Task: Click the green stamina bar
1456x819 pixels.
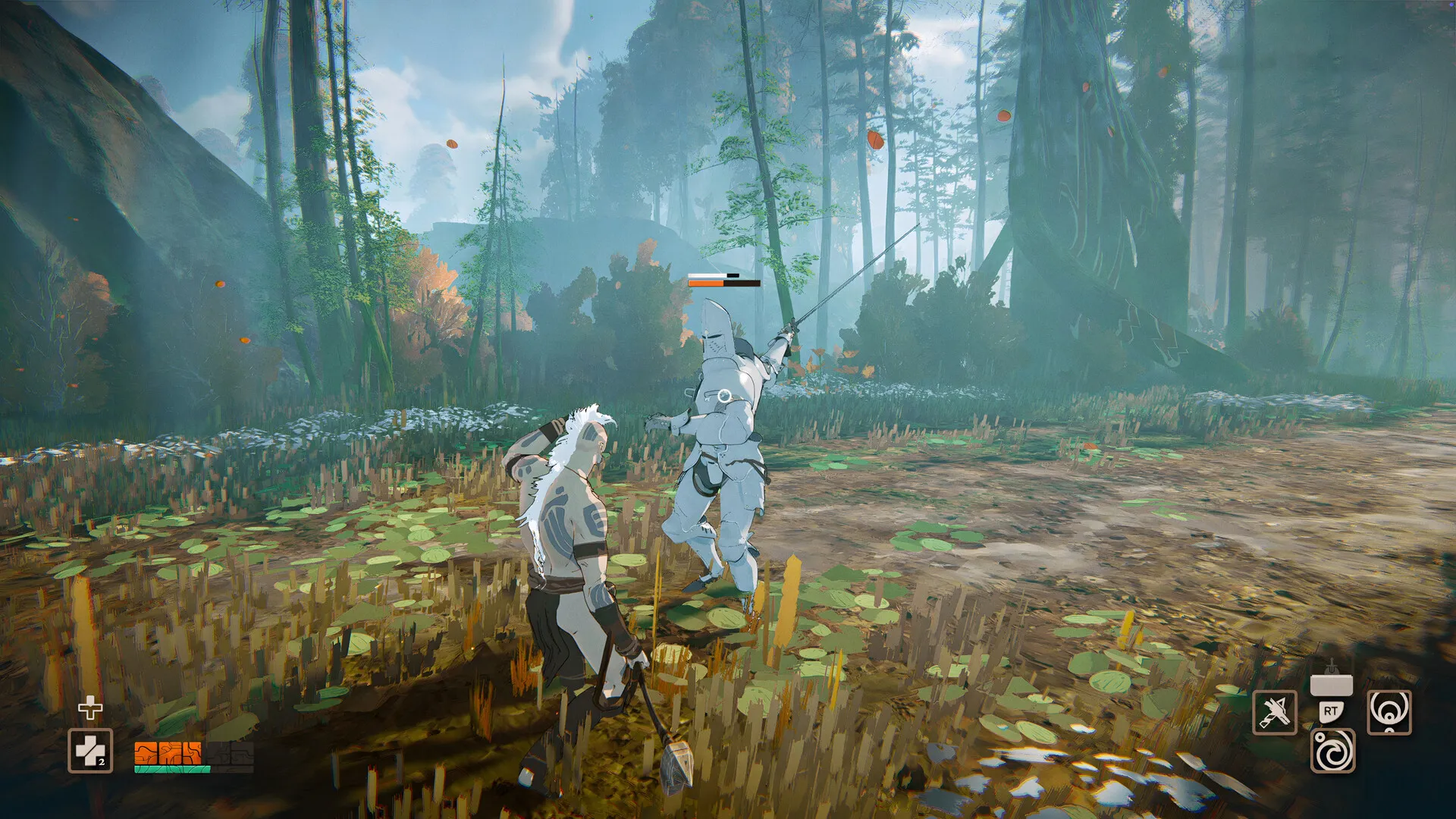Action: (171, 770)
